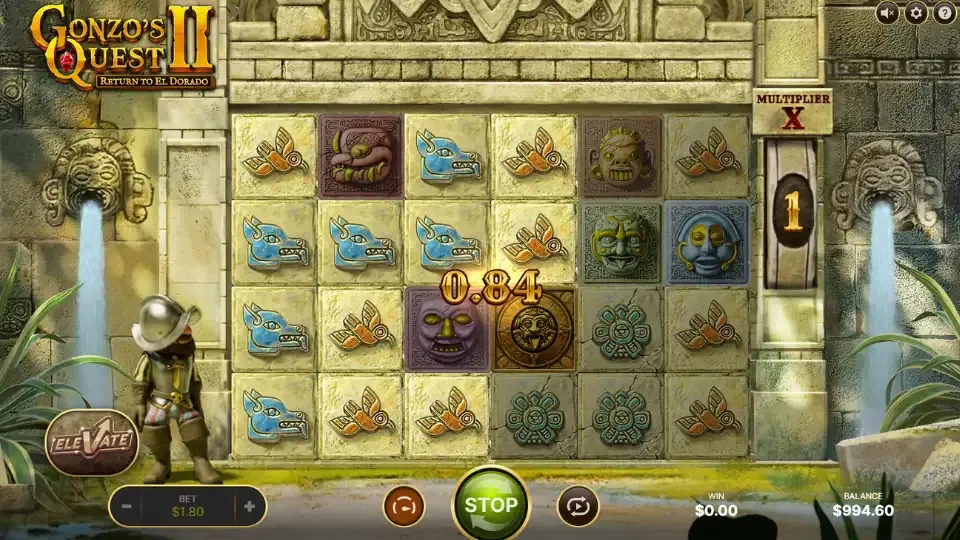960x540 pixels.
Task: Open the gear settings menu
Action: pyautogui.click(x=915, y=13)
